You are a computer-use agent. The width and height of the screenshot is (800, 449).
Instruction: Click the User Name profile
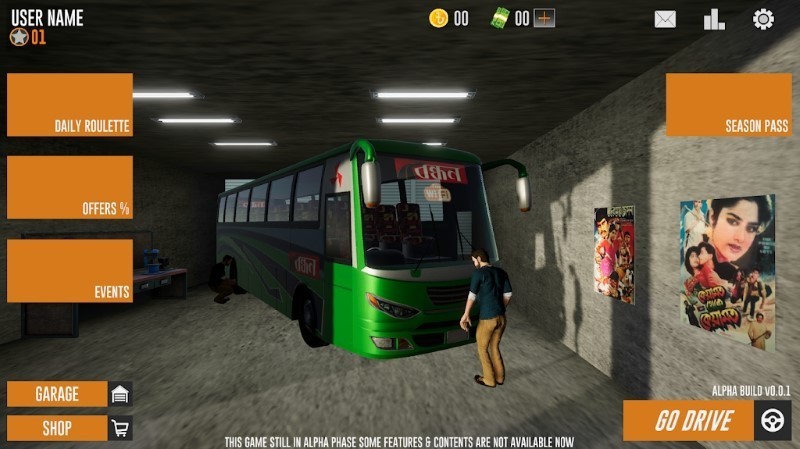coord(46,18)
